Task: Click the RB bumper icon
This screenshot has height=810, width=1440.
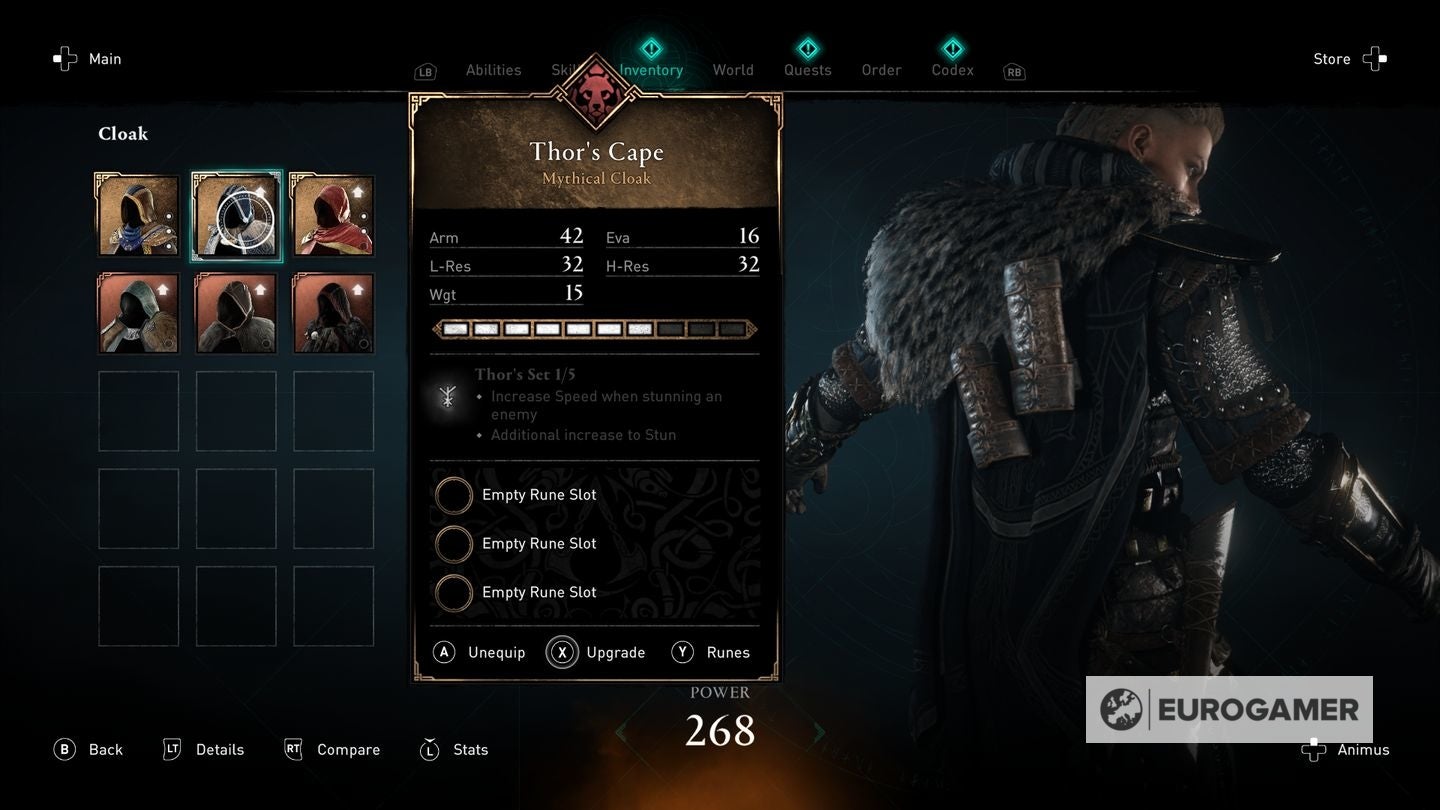Action: (x=1014, y=71)
